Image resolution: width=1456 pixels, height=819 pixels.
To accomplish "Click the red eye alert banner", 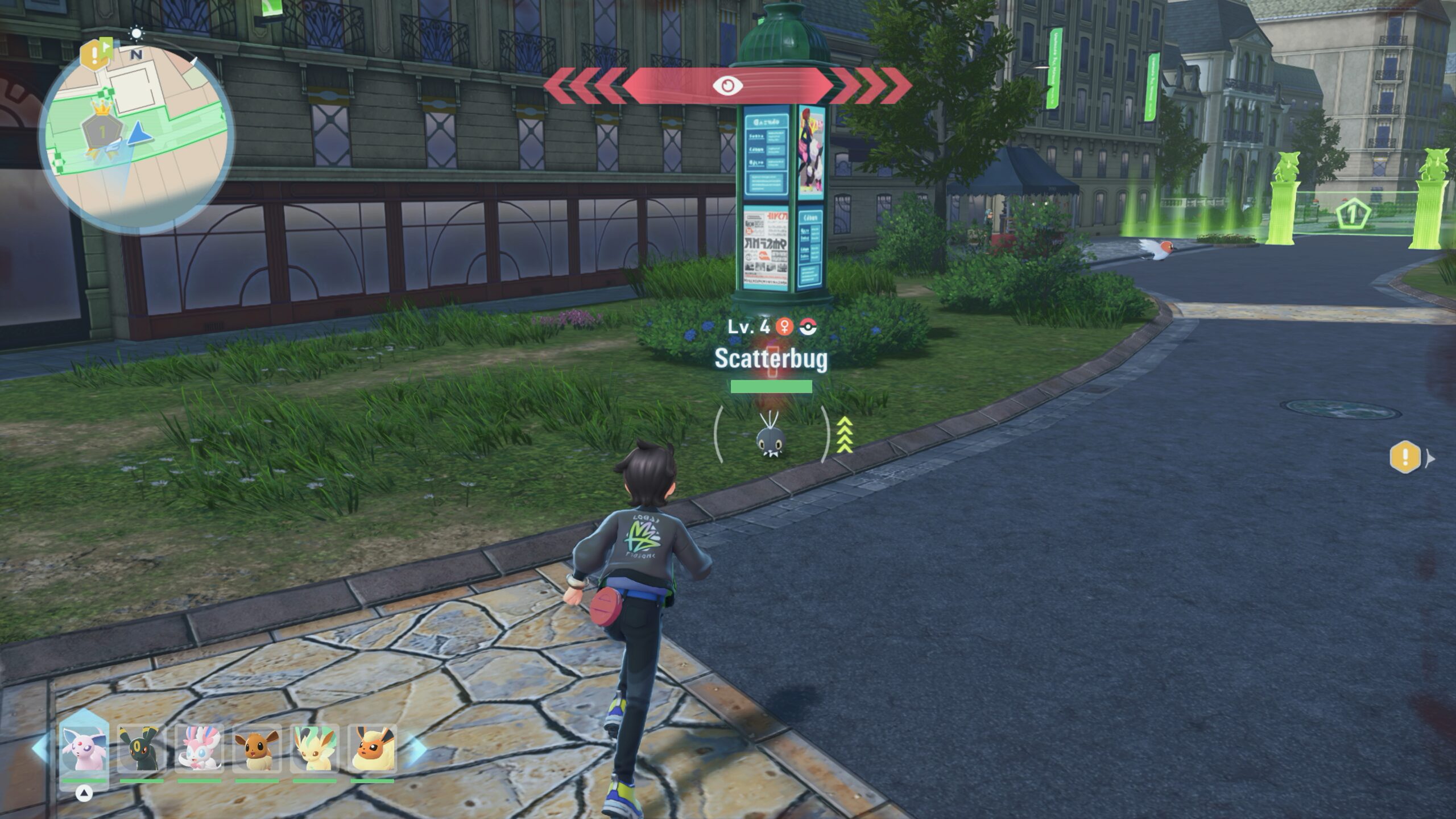I will (727, 86).
